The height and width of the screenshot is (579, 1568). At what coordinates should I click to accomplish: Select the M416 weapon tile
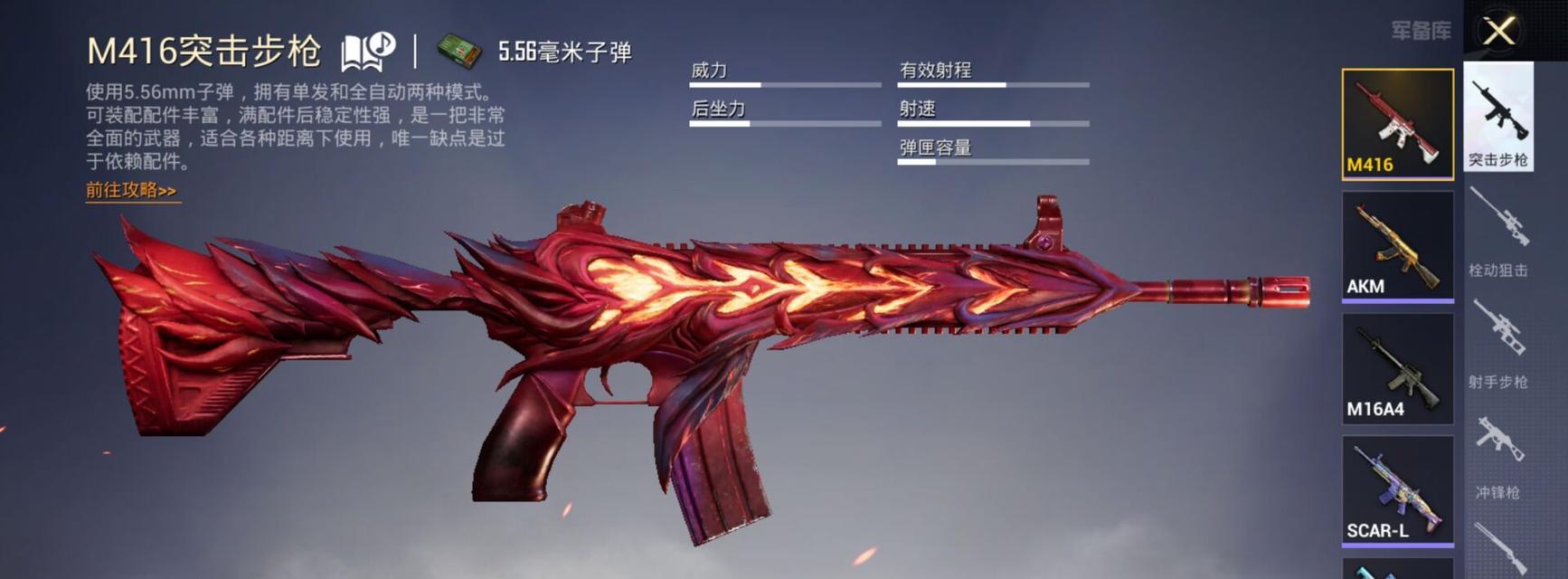1397,124
